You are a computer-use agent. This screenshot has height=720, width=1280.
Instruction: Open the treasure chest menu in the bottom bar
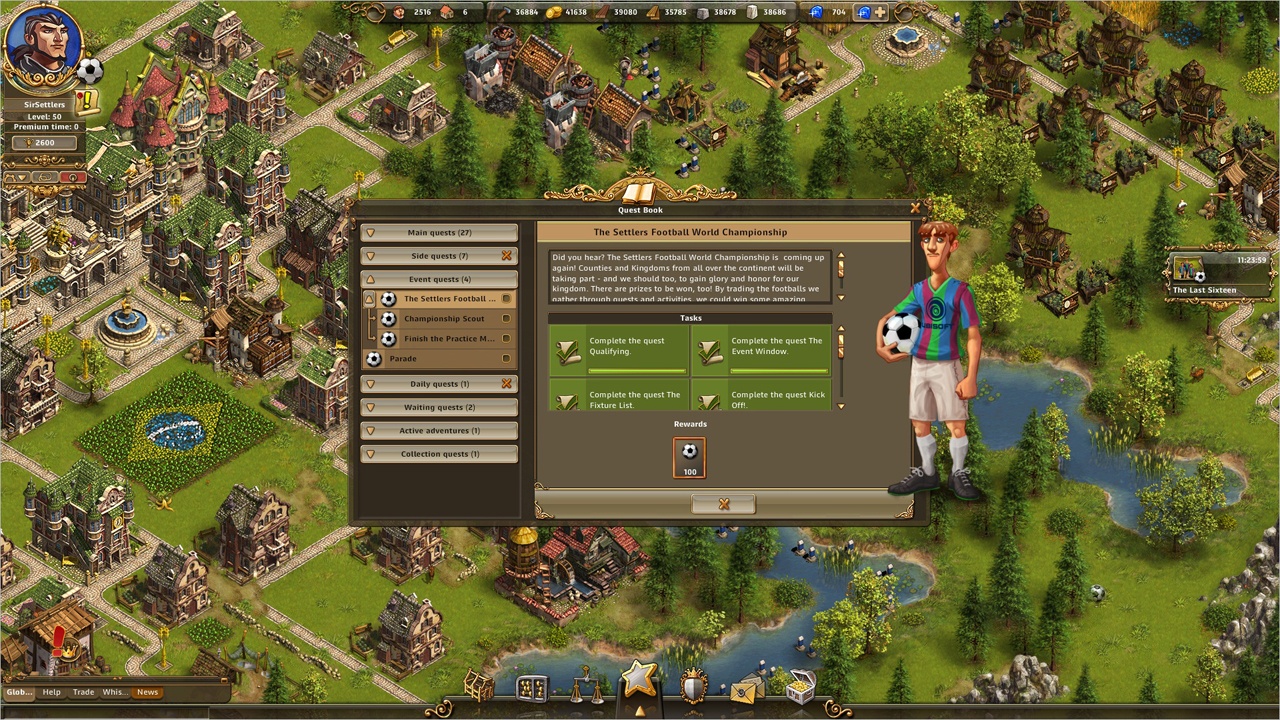[800, 688]
